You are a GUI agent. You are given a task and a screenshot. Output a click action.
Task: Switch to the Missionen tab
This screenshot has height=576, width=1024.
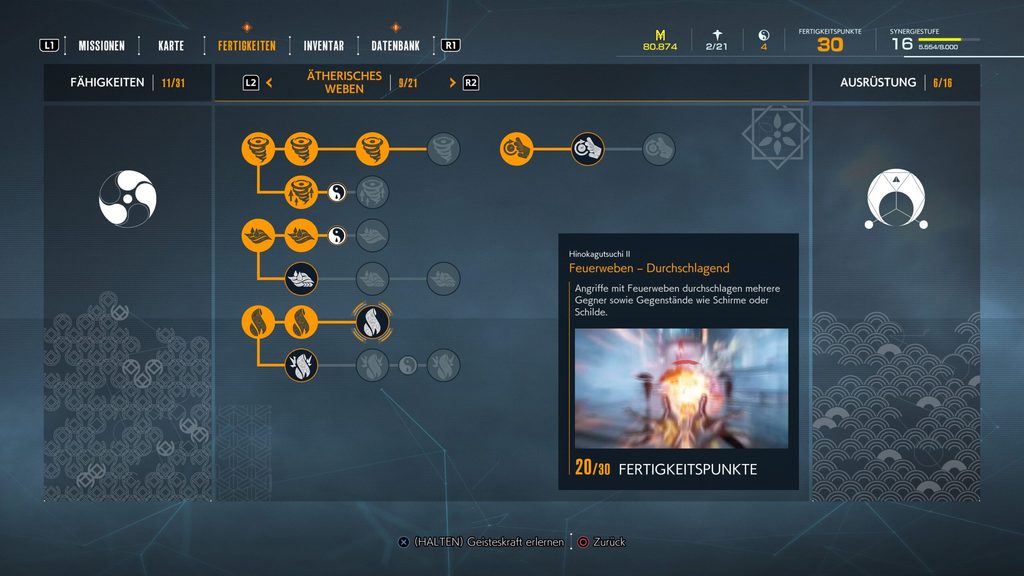102,46
